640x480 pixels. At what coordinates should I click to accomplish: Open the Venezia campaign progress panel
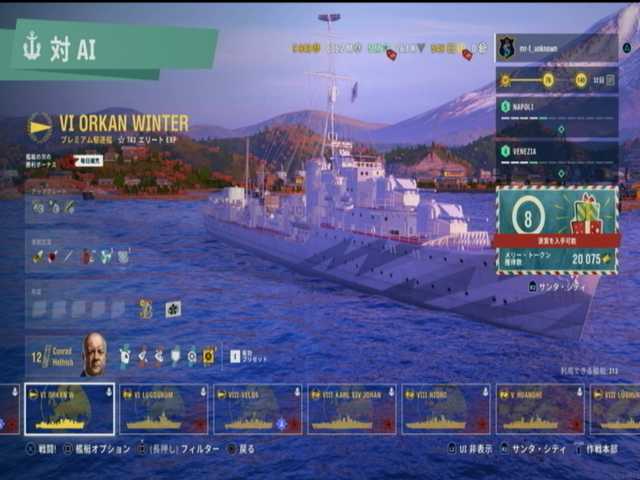coord(556,160)
